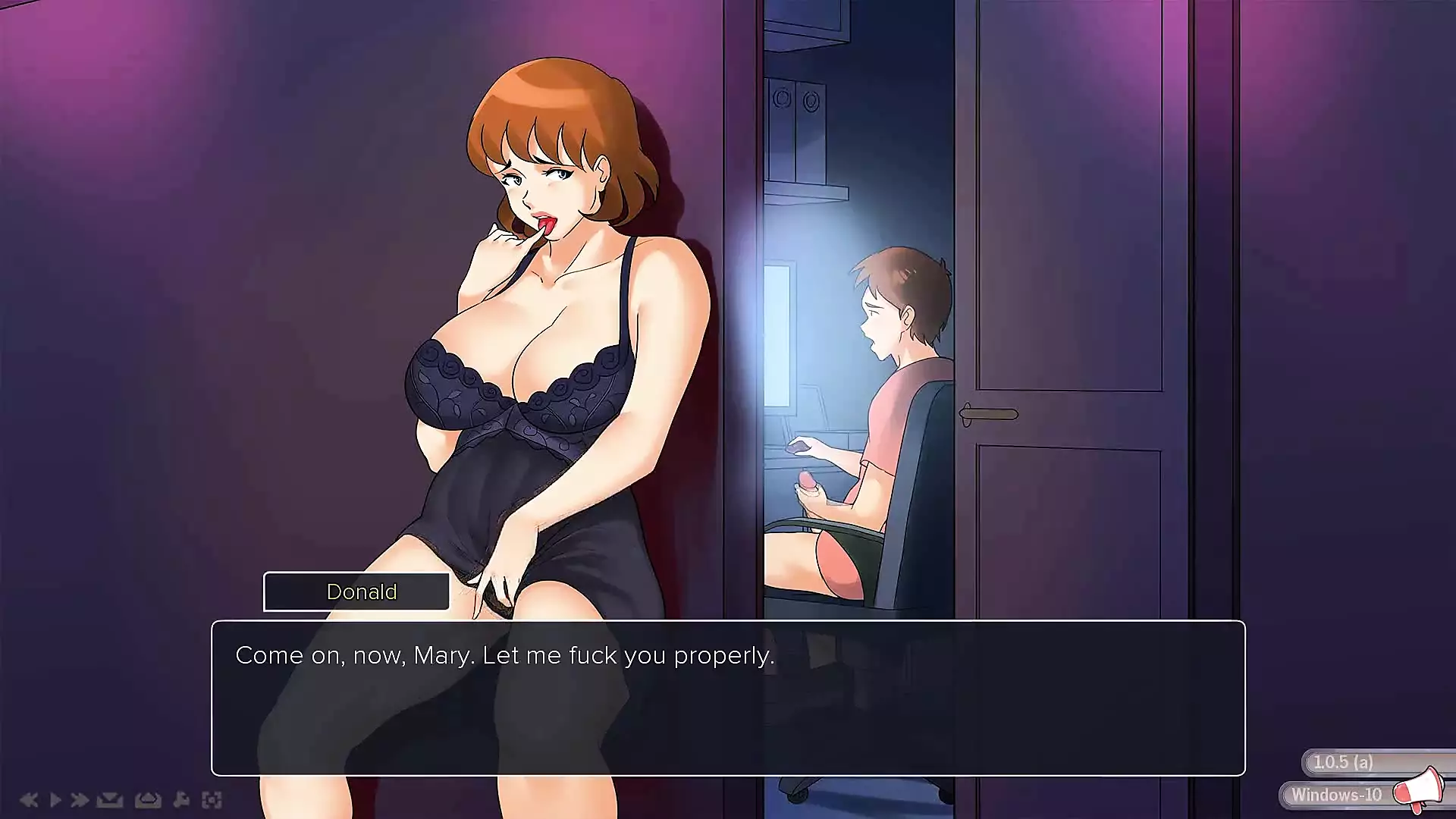Open settings via the wrench icon
1456x819 pixels.
tap(181, 799)
